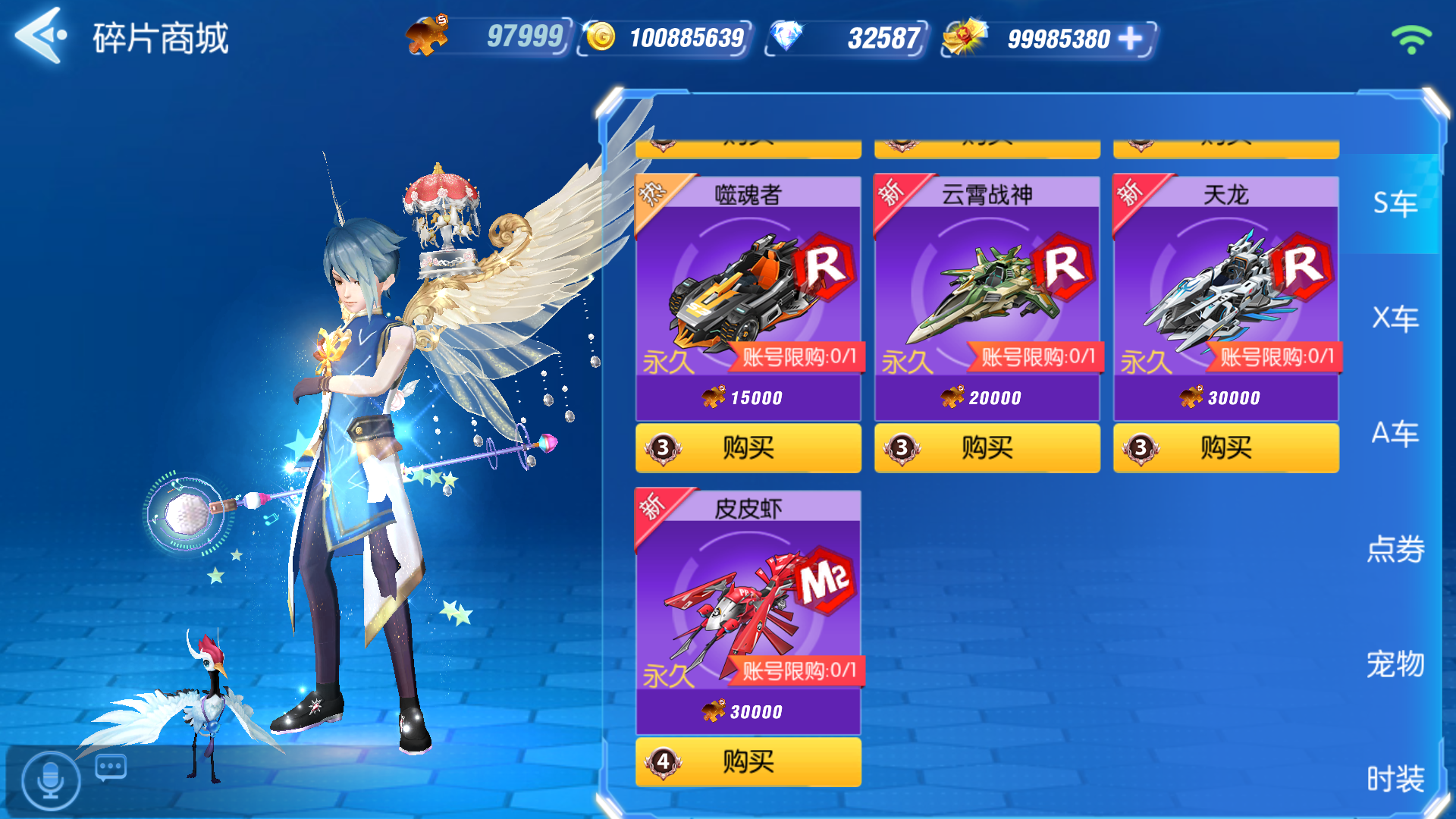Purchase 噬魂者 with the 购买 button

(748, 448)
